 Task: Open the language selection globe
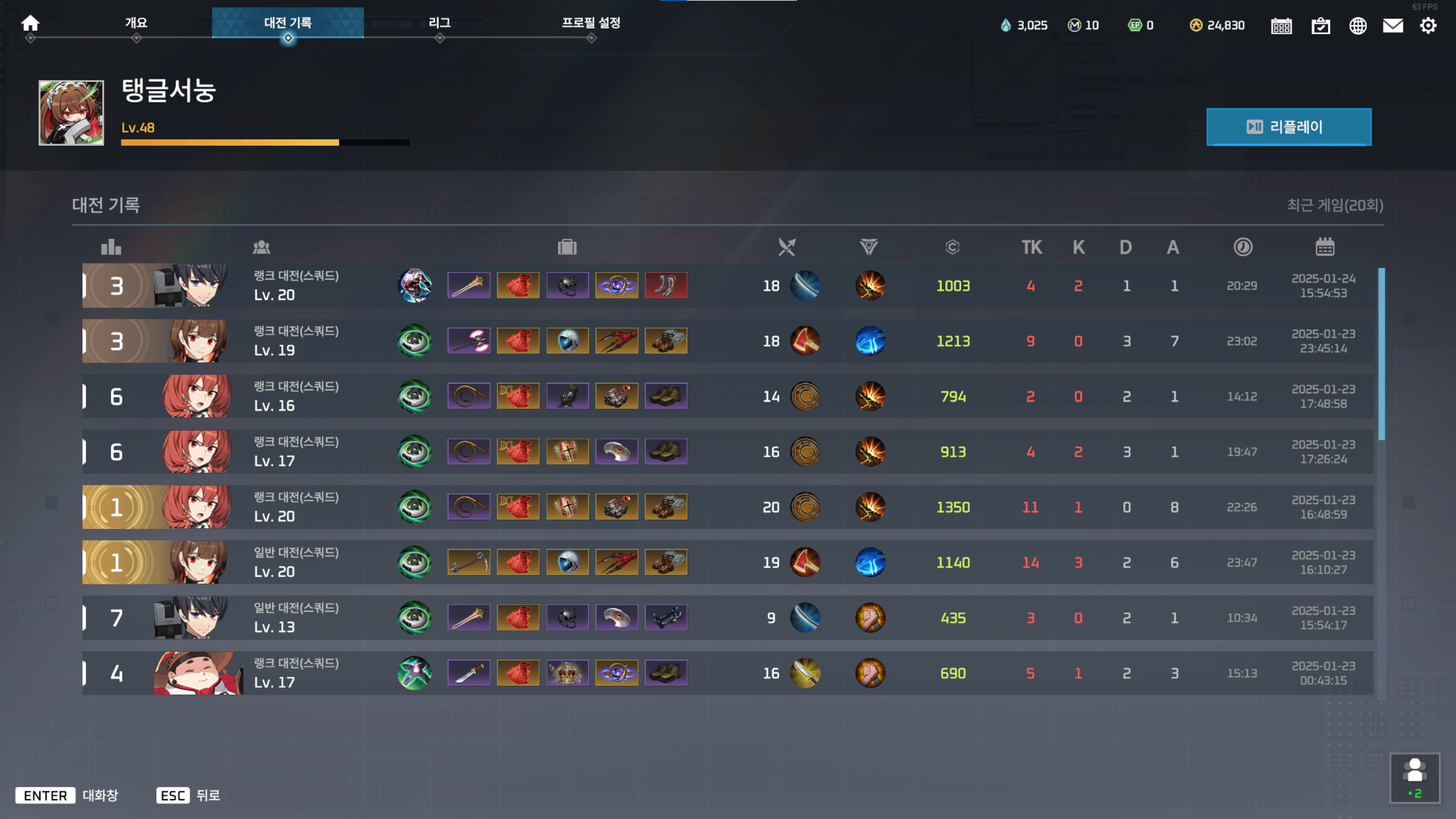point(1357,25)
